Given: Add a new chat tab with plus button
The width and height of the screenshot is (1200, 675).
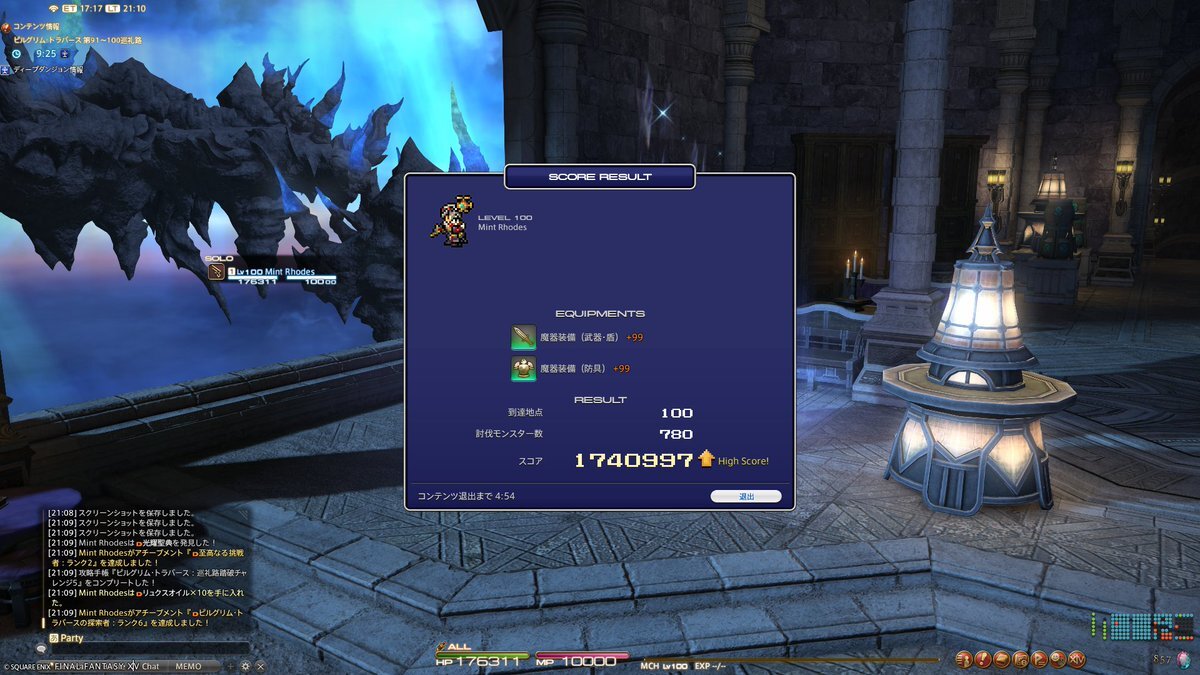Looking at the screenshot, I should [x=231, y=666].
